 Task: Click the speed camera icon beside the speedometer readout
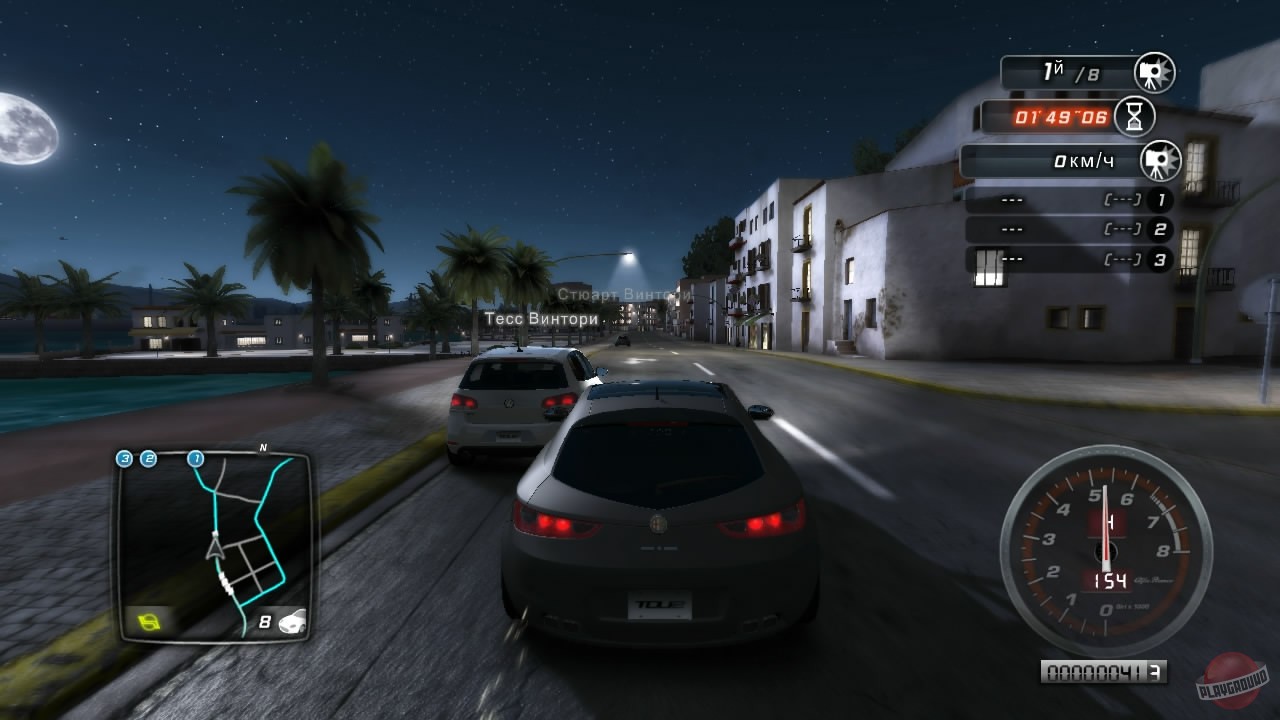point(1161,160)
